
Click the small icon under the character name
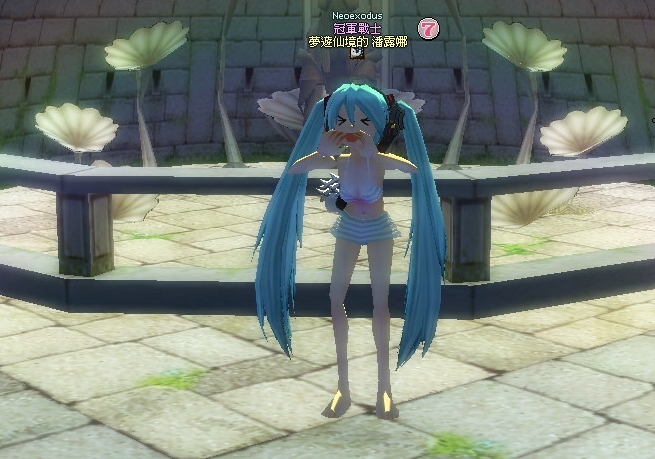tap(356, 55)
